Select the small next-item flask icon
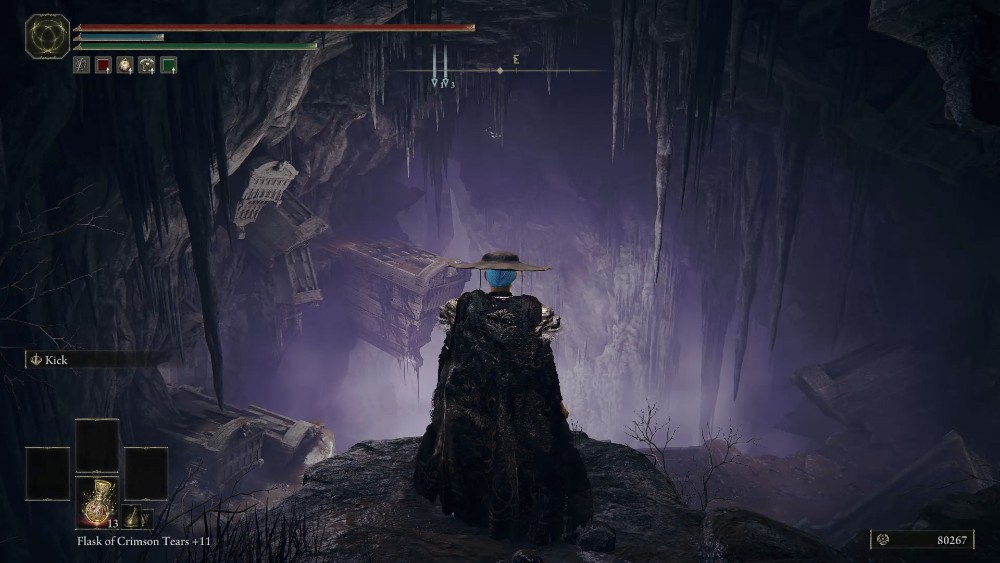The width and height of the screenshot is (1000, 563). (131, 517)
